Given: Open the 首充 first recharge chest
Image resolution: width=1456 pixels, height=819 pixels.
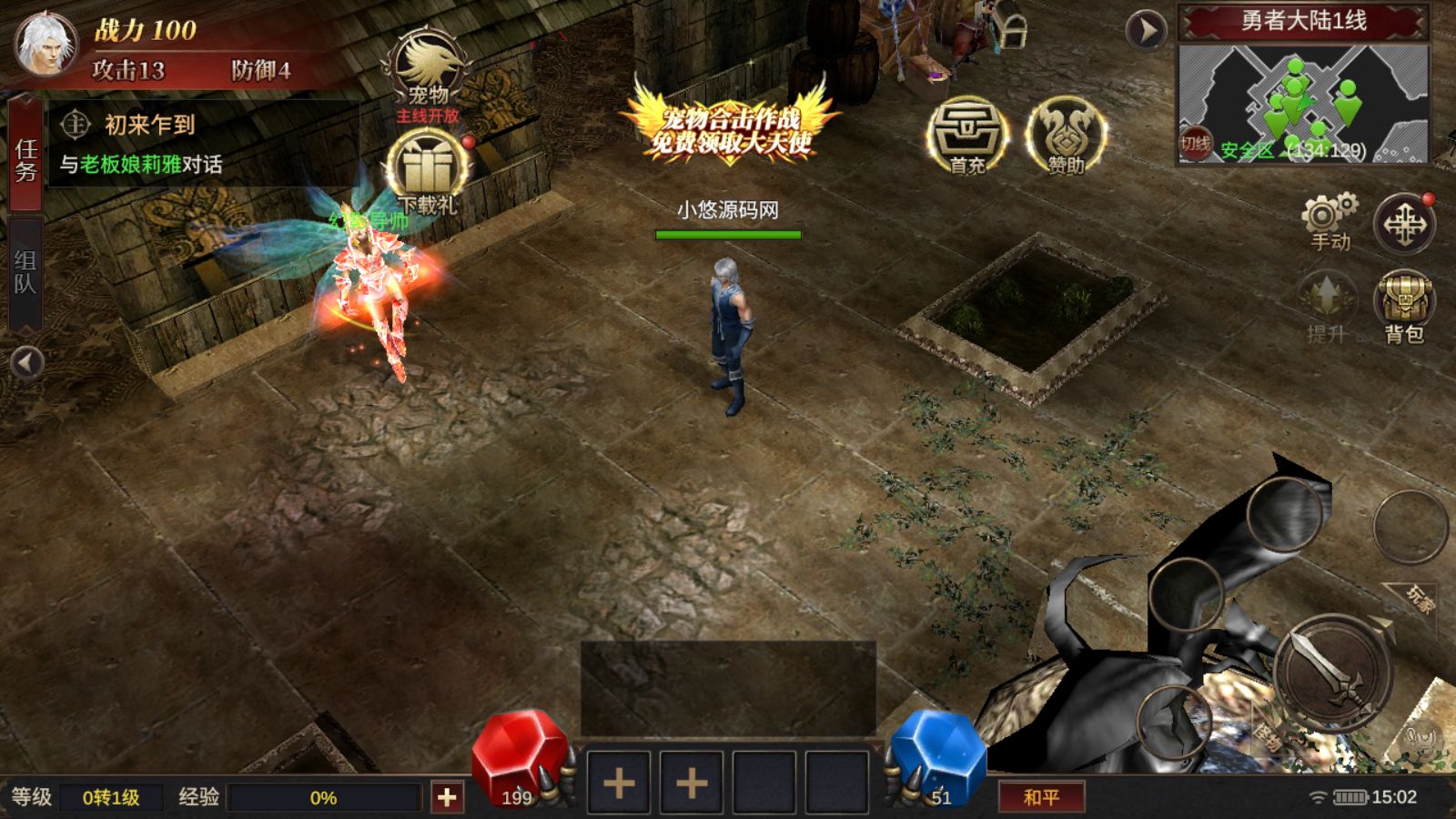Looking at the screenshot, I should click(x=967, y=136).
